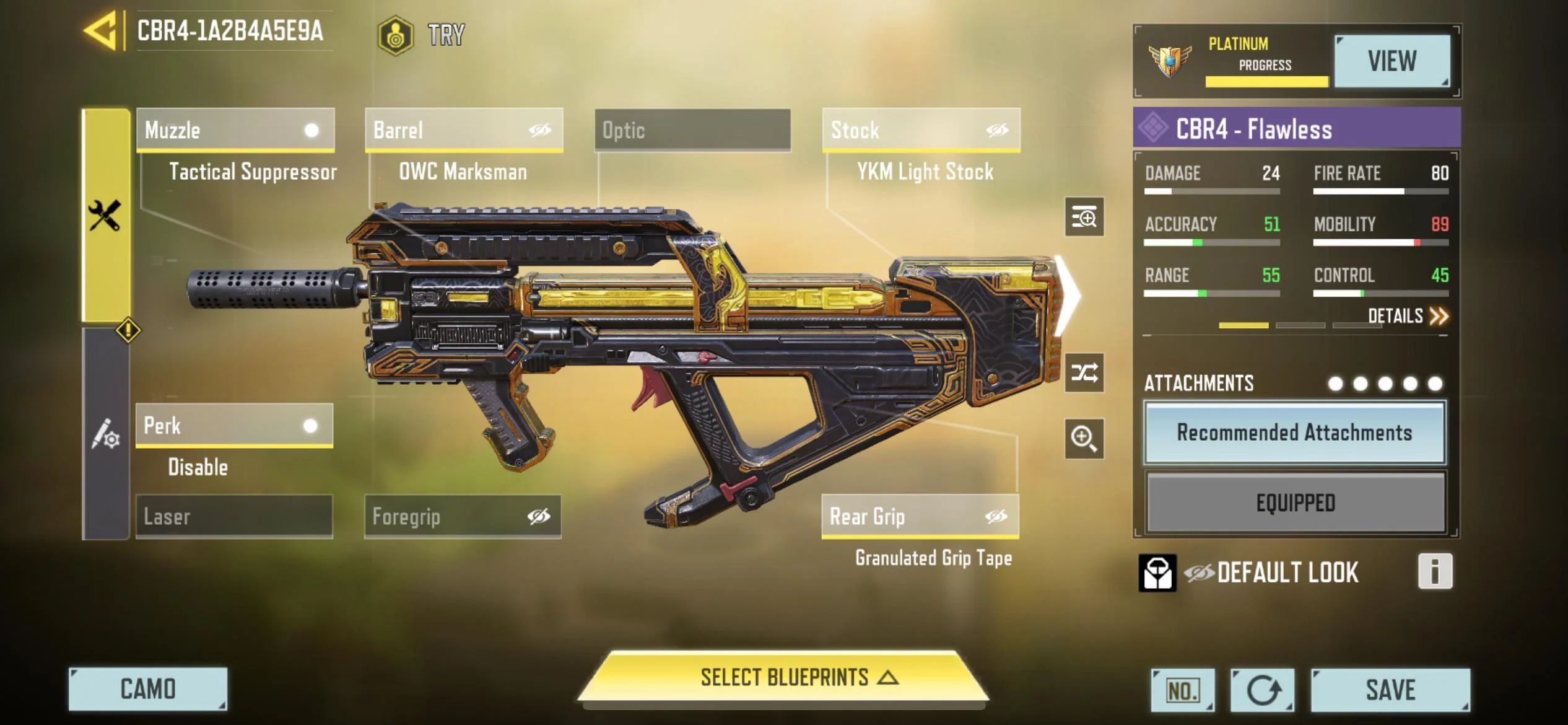Open the Foregrip attachment slot
This screenshot has width=1568, height=725.
point(463,516)
